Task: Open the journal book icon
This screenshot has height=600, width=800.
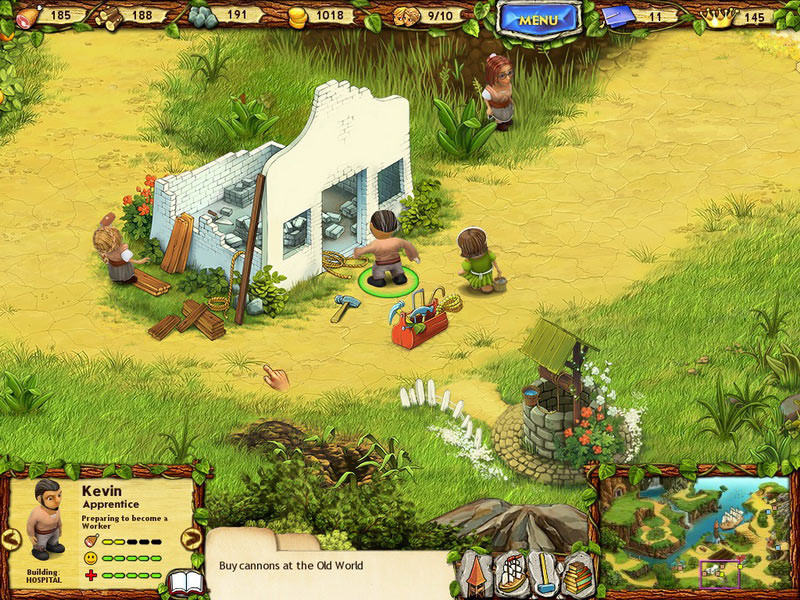Action: pos(185,582)
